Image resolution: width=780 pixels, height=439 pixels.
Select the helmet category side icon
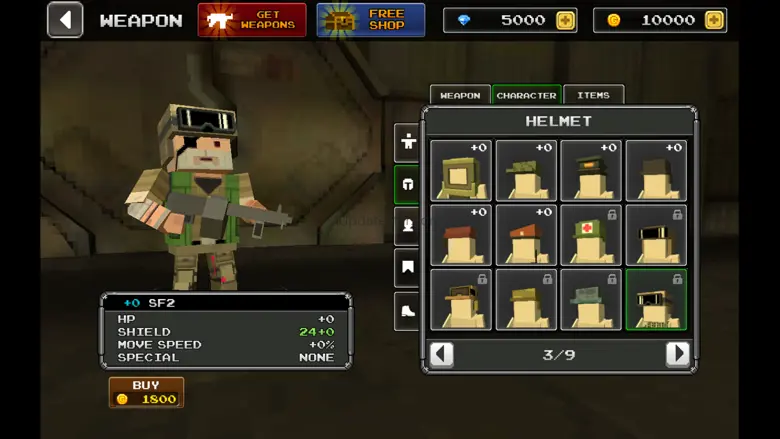pyautogui.click(x=408, y=184)
